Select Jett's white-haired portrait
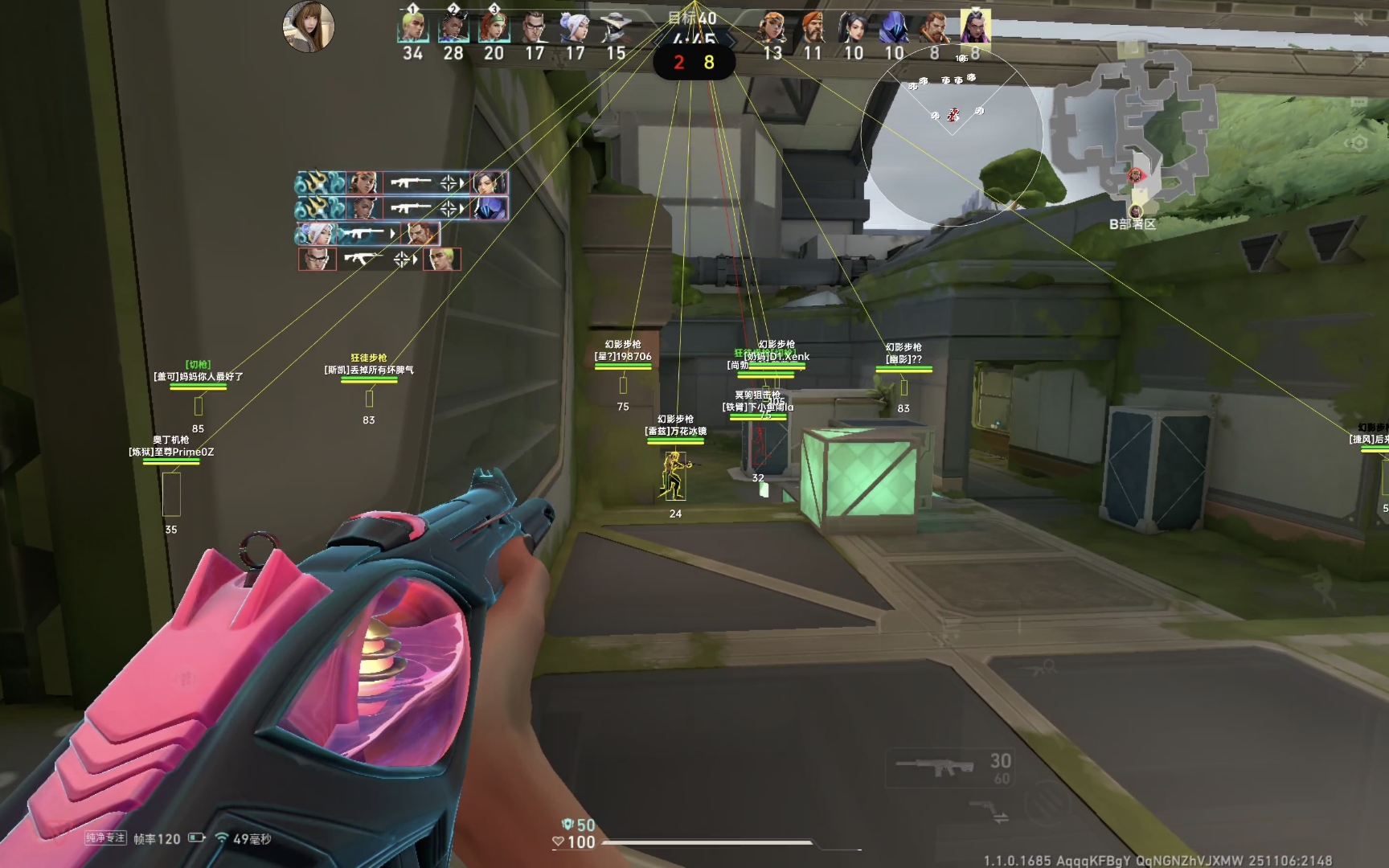This screenshot has height=868, width=1389. 575,29
